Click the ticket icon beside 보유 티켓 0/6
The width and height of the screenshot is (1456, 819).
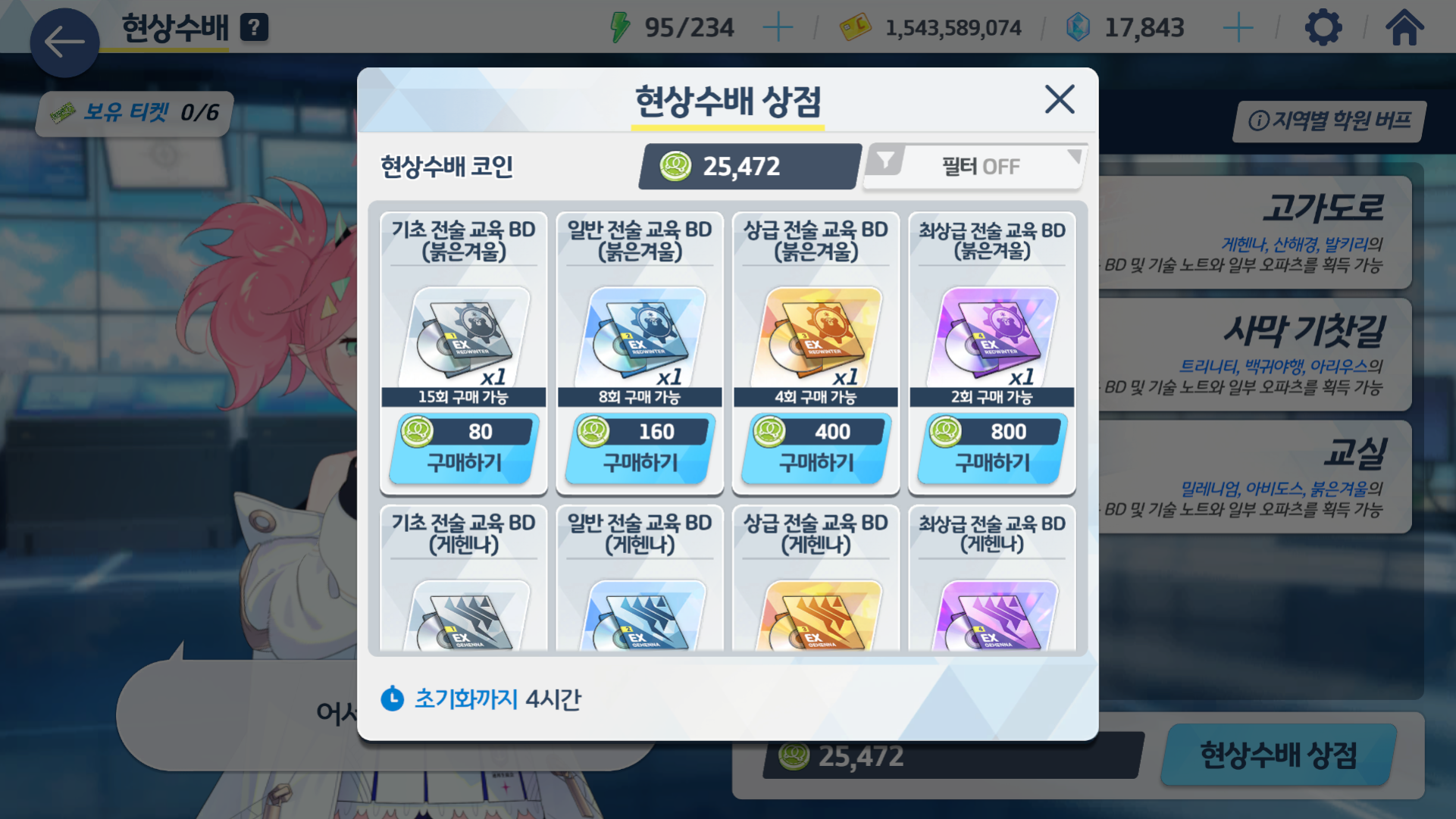click(62, 114)
